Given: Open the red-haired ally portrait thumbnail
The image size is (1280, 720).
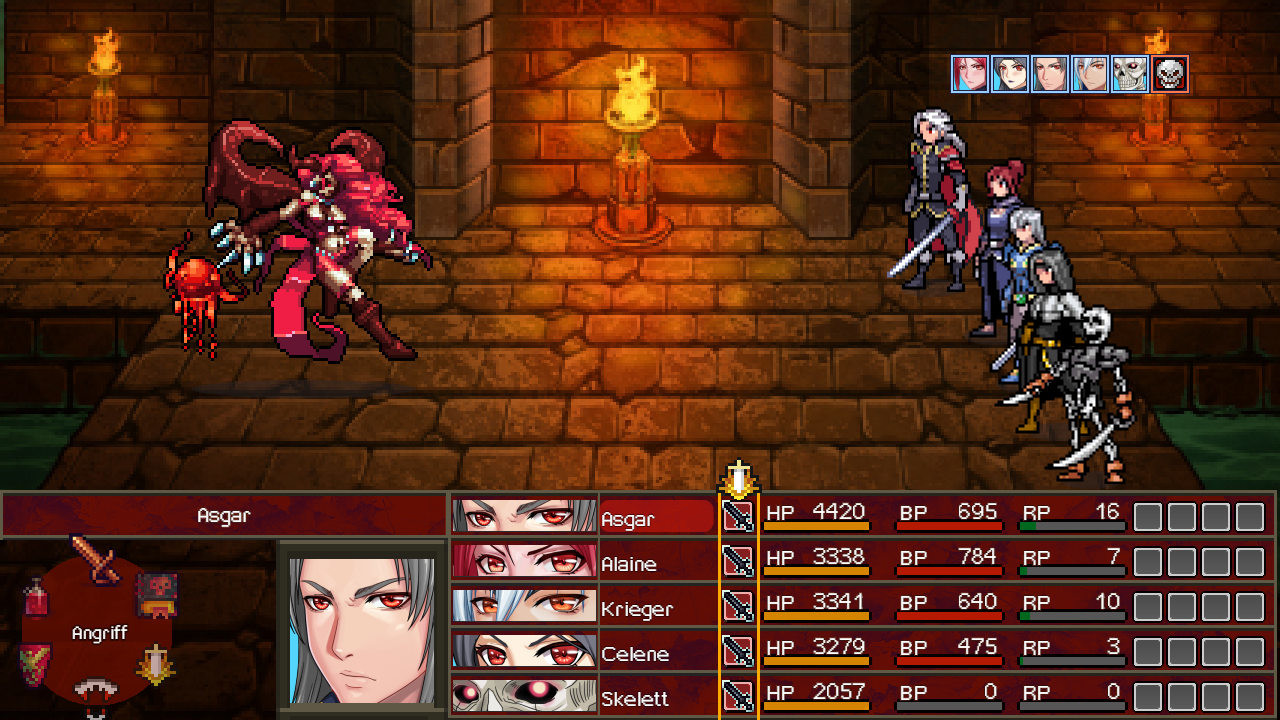Looking at the screenshot, I should tap(969, 73).
